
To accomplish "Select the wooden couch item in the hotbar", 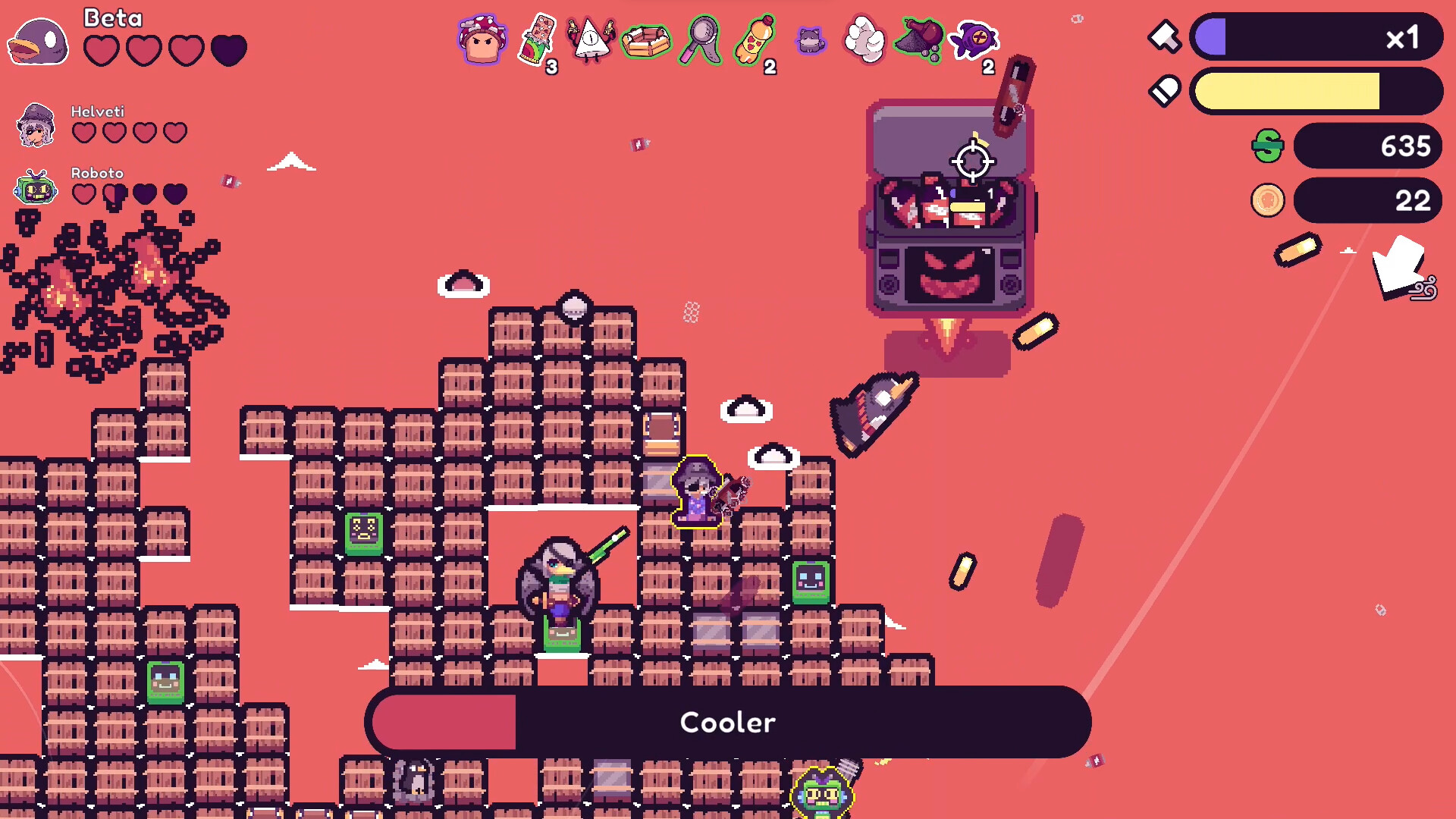I will (x=645, y=39).
